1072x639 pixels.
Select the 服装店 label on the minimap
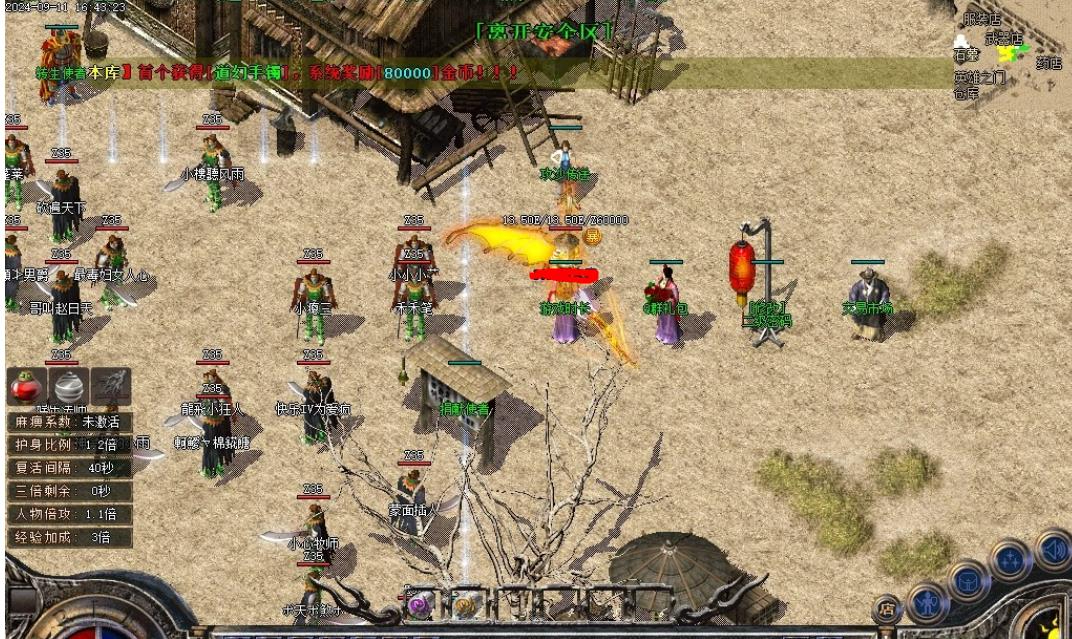point(981,19)
